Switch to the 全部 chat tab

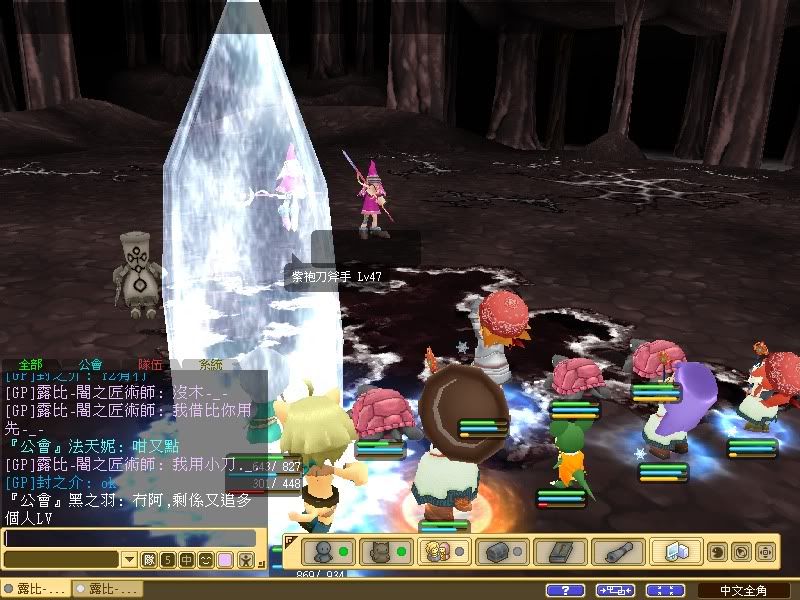(x=30, y=366)
